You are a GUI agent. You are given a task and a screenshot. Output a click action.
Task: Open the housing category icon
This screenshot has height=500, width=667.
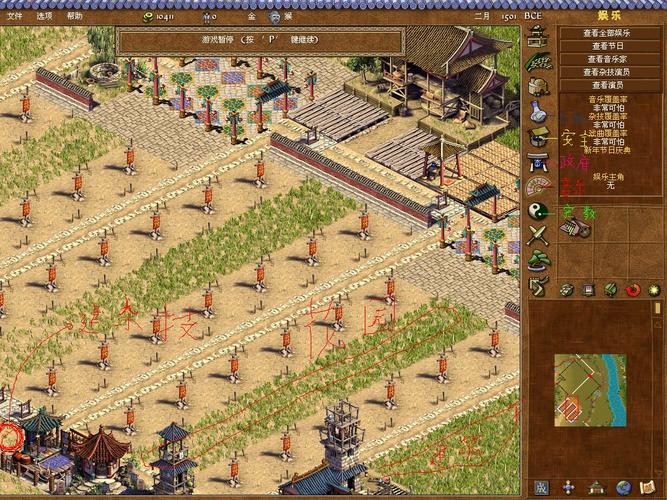[538, 36]
